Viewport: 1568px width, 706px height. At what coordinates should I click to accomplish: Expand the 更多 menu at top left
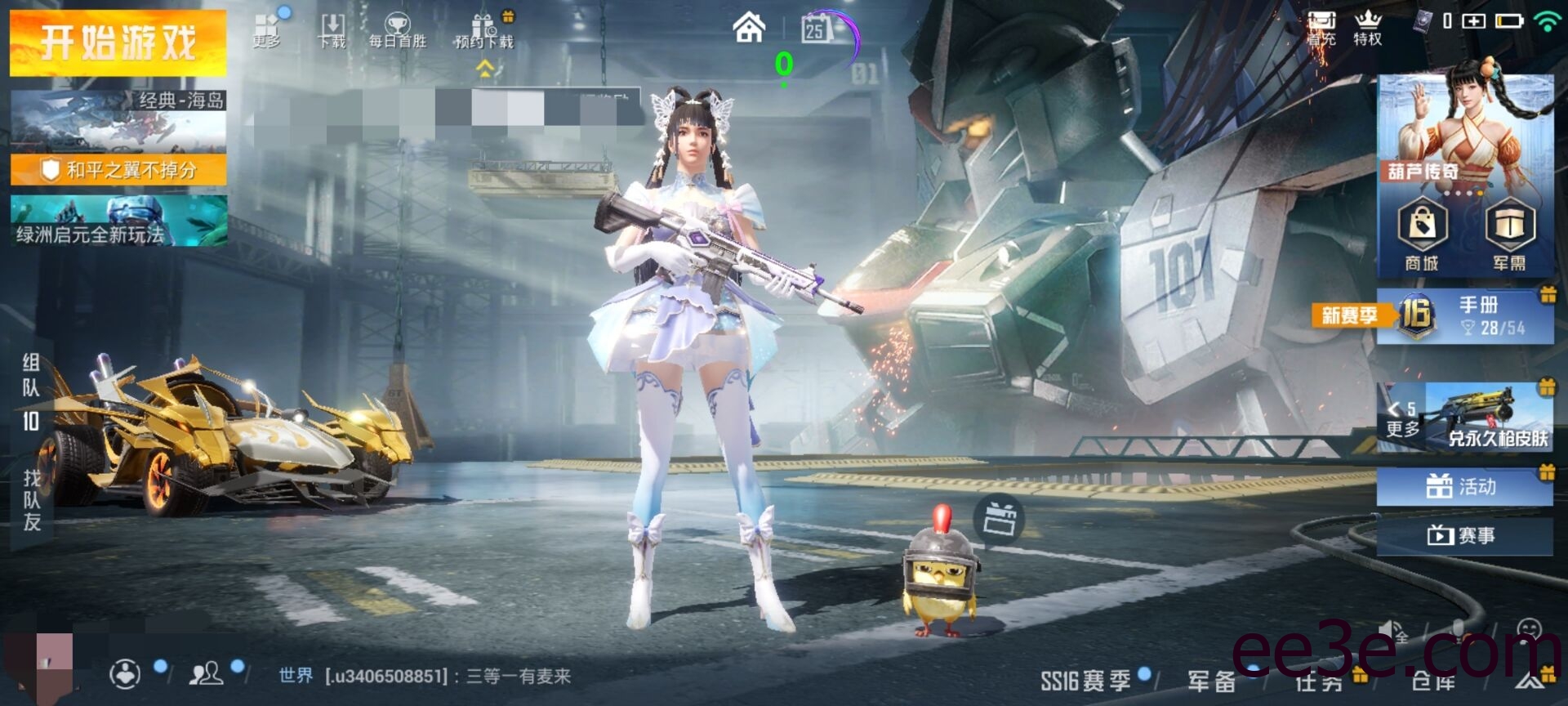(x=268, y=29)
